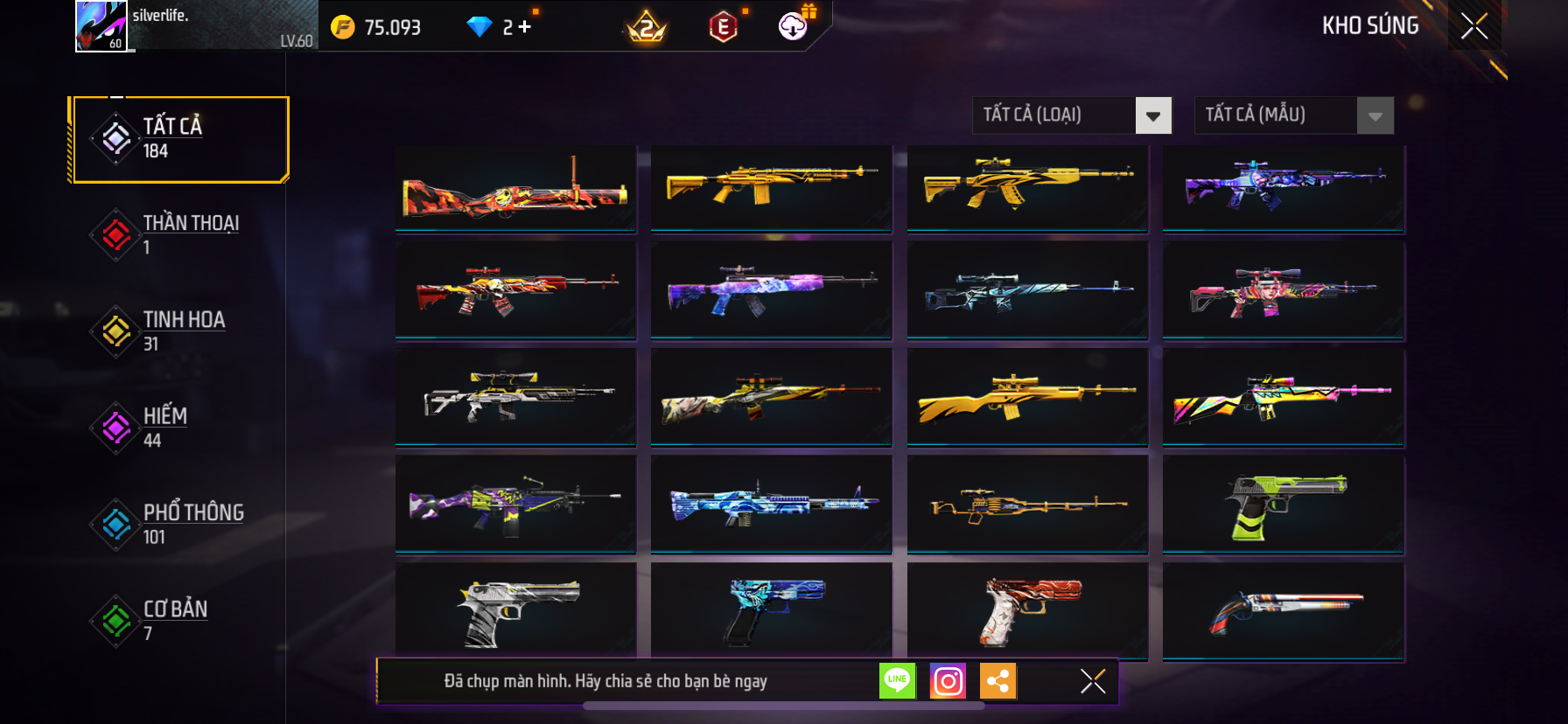Dismiss the screenshot share notification

tap(1093, 681)
